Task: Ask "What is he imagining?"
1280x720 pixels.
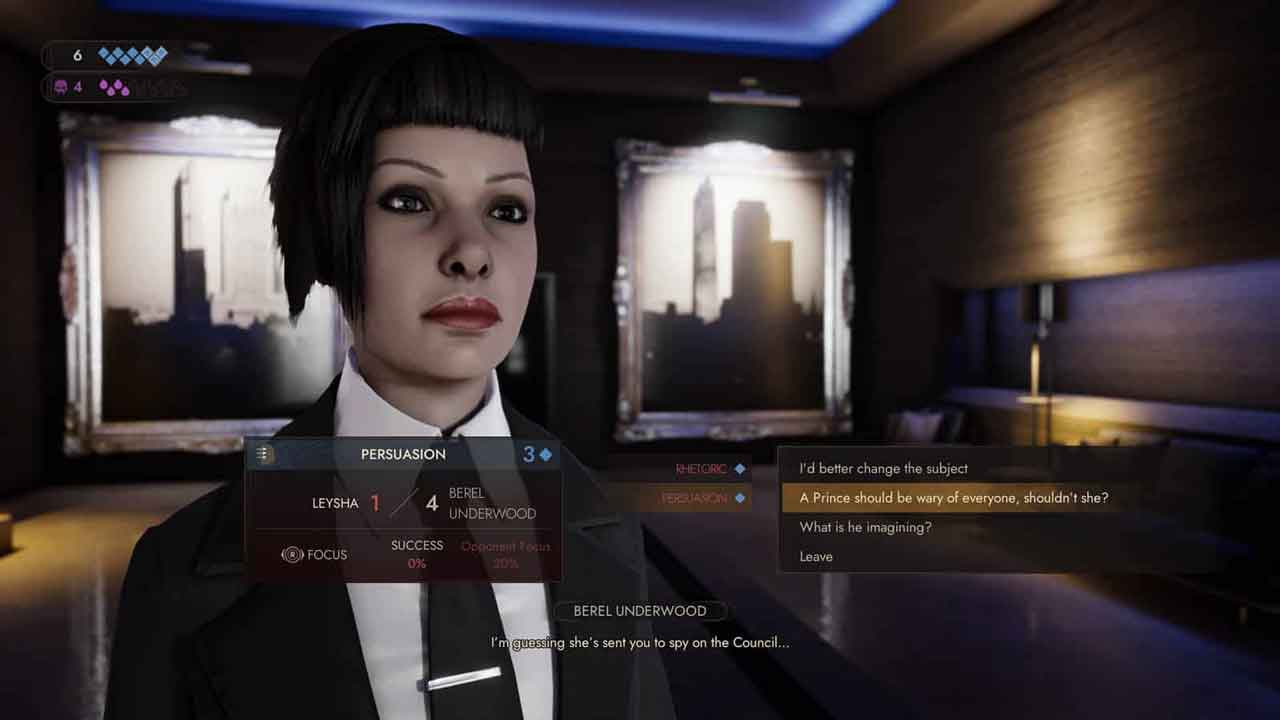Action: tap(865, 527)
